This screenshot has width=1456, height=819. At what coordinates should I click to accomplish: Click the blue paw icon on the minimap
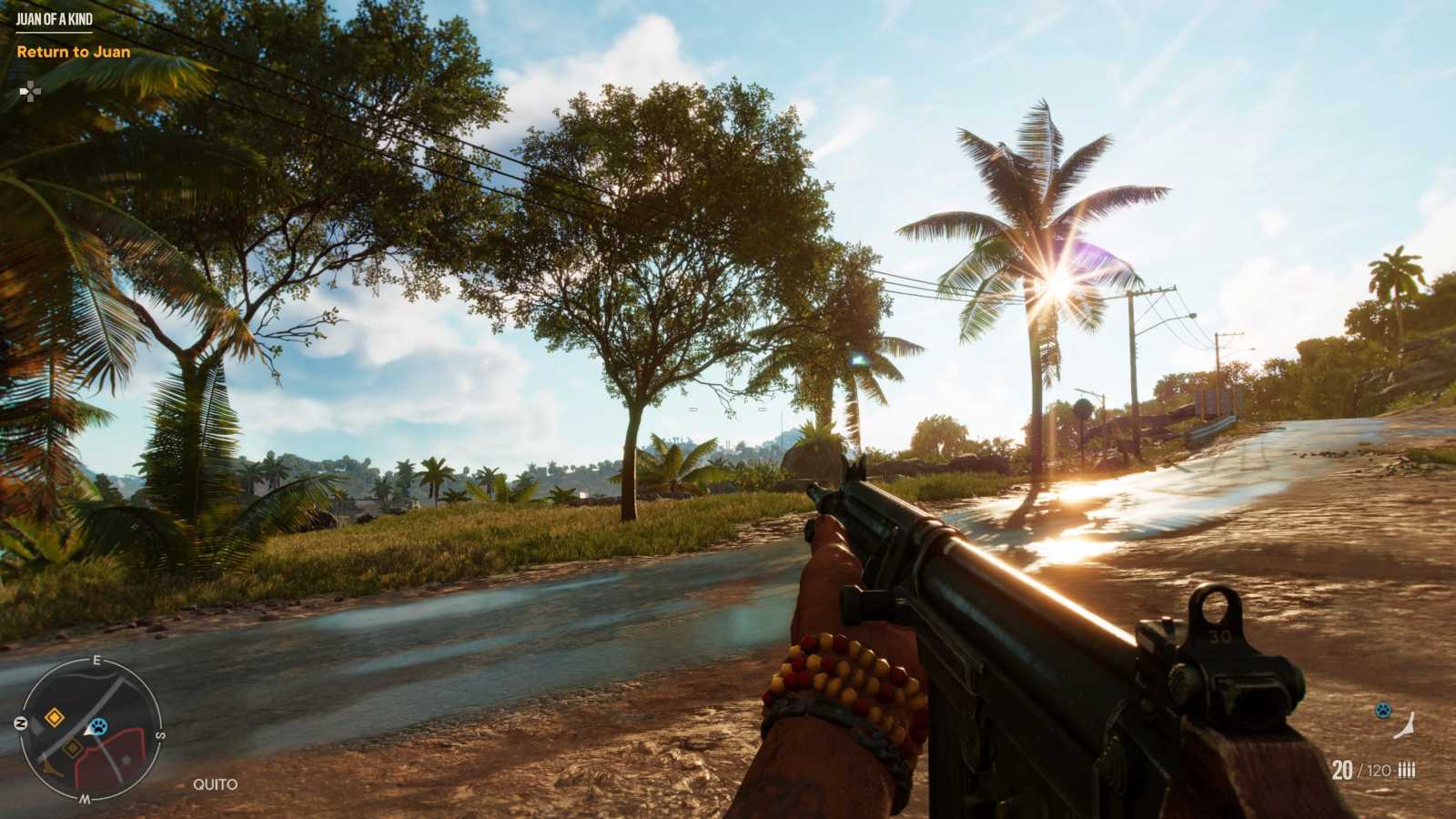[x=98, y=725]
